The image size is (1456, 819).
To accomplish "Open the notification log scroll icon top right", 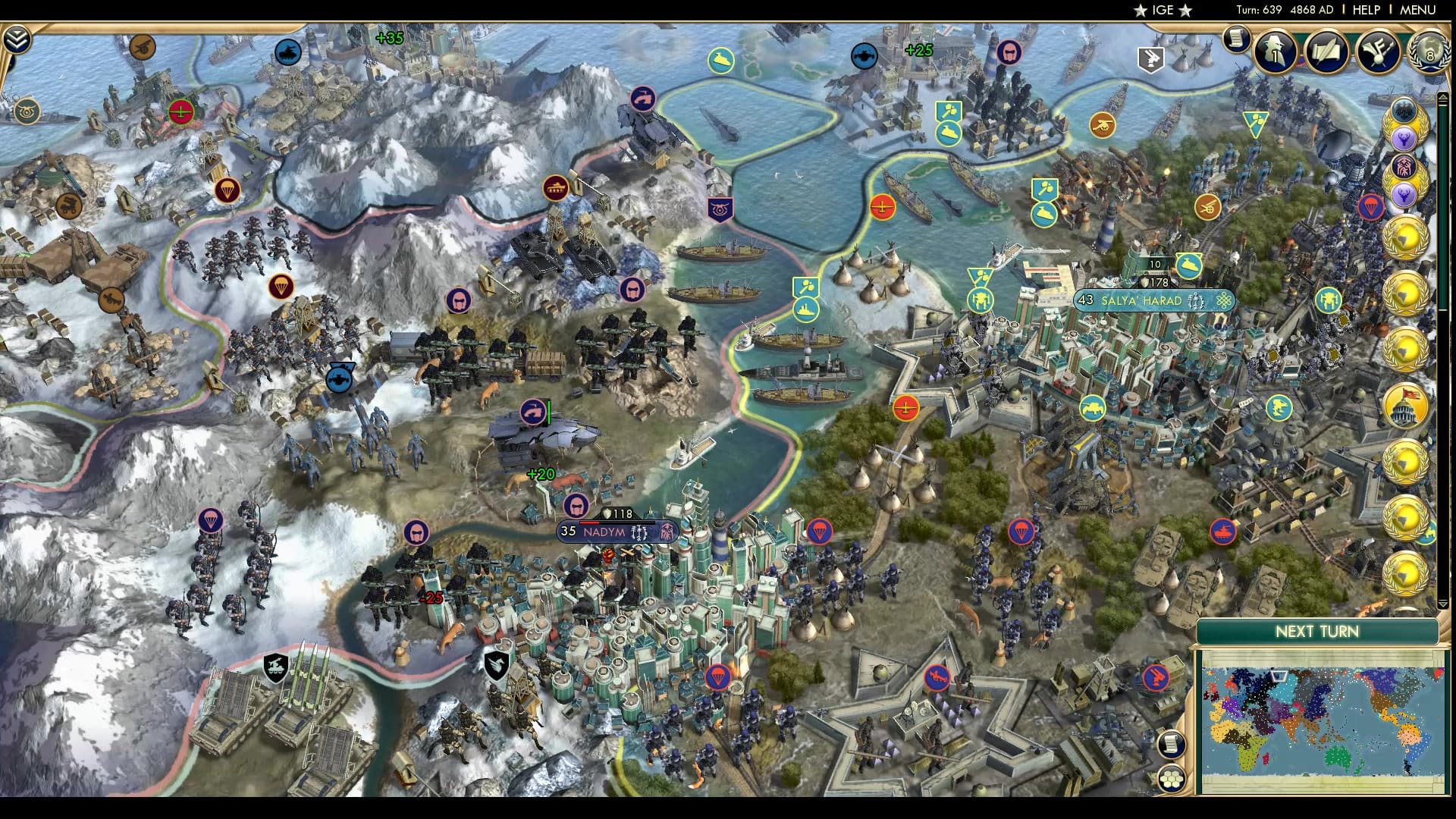I will tap(1236, 39).
